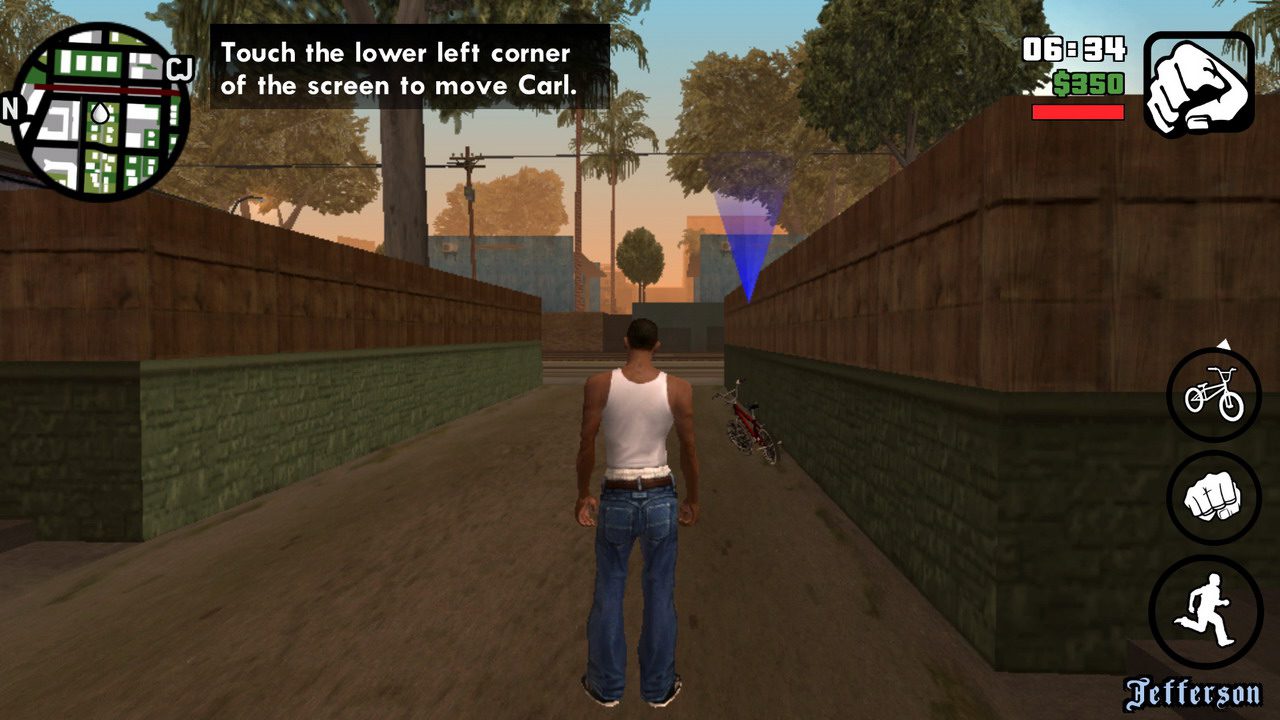The width and height of the screenshot is (1280, 720).
Task: Toggle sprint by tapping the run control
Action: tap(1211, 607)
